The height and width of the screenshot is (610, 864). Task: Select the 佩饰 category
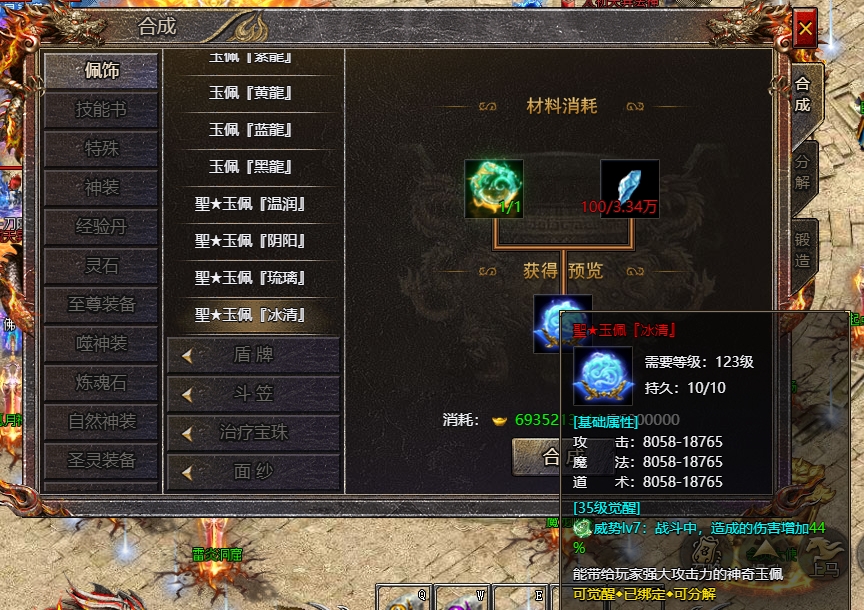[101, 70]
